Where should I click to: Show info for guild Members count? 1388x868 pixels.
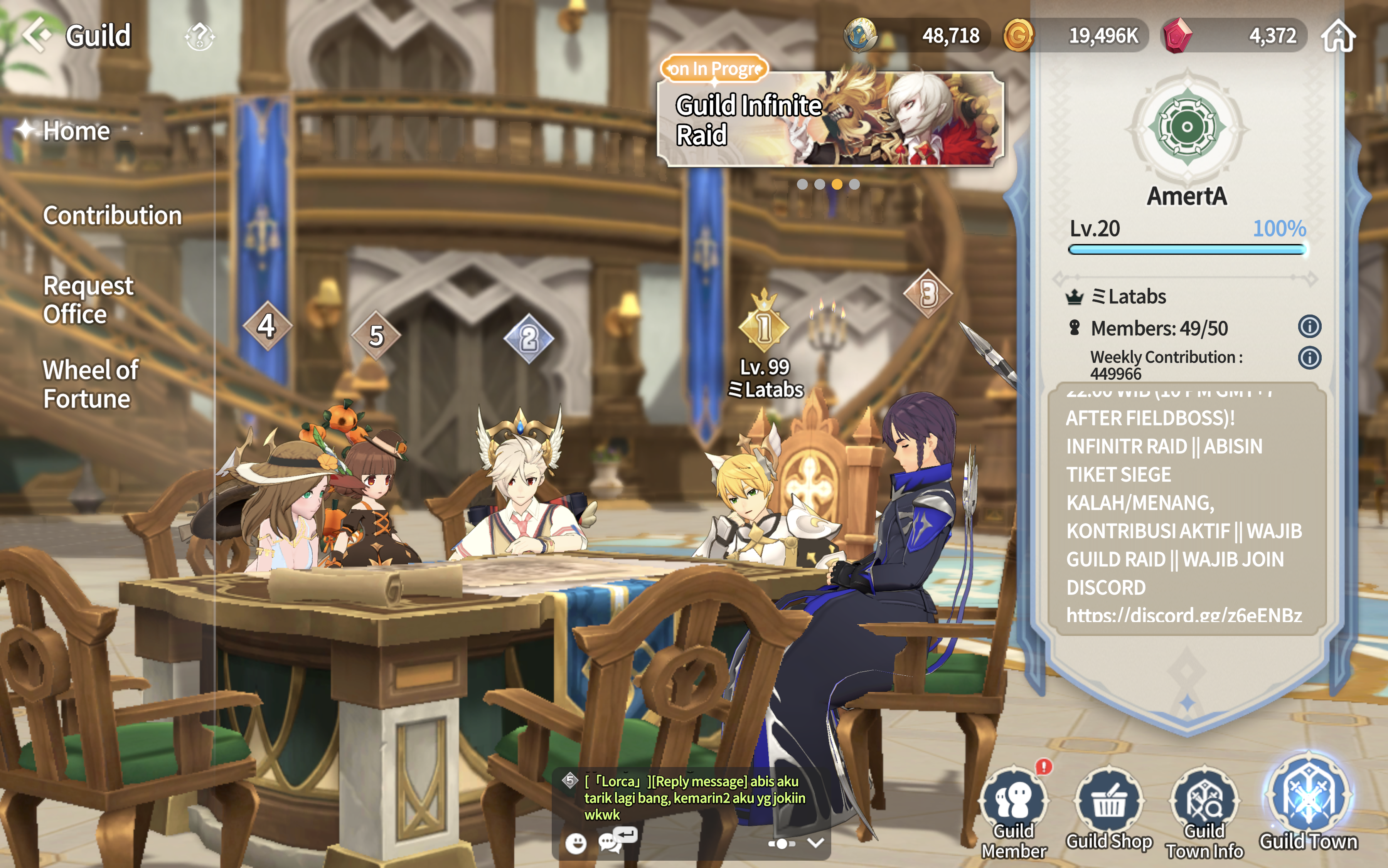1309,326
